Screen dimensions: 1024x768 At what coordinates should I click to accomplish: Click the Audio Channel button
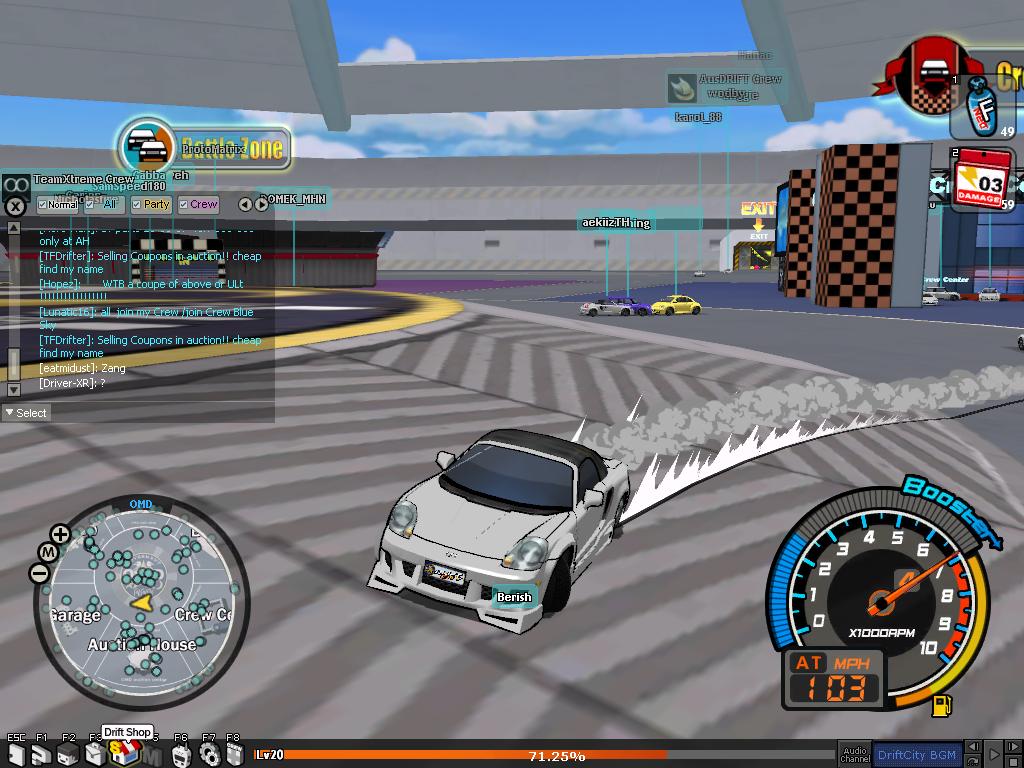pyautogui.click(x=854, y=754)
